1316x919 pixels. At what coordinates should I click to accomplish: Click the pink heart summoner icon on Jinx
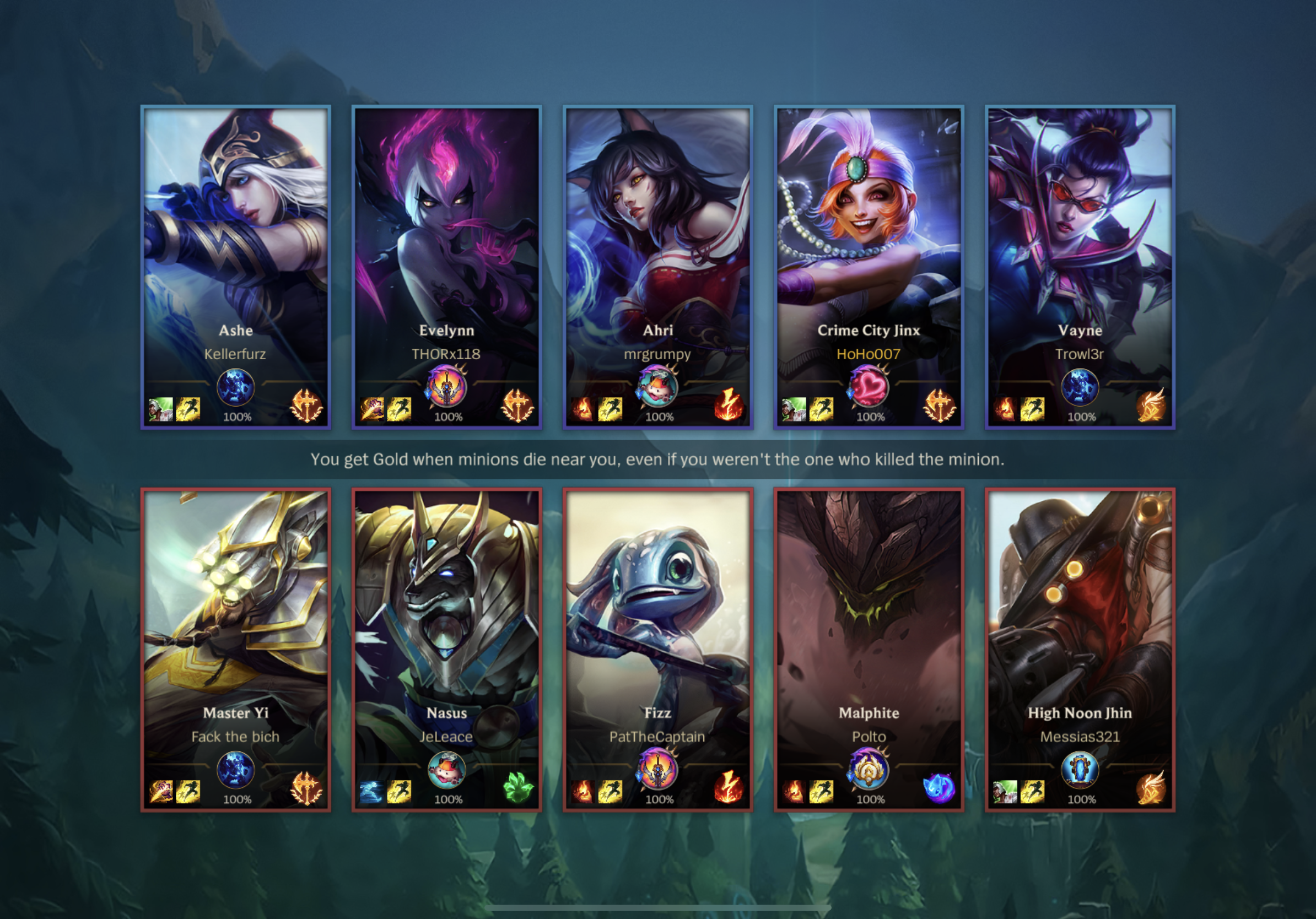869,387
